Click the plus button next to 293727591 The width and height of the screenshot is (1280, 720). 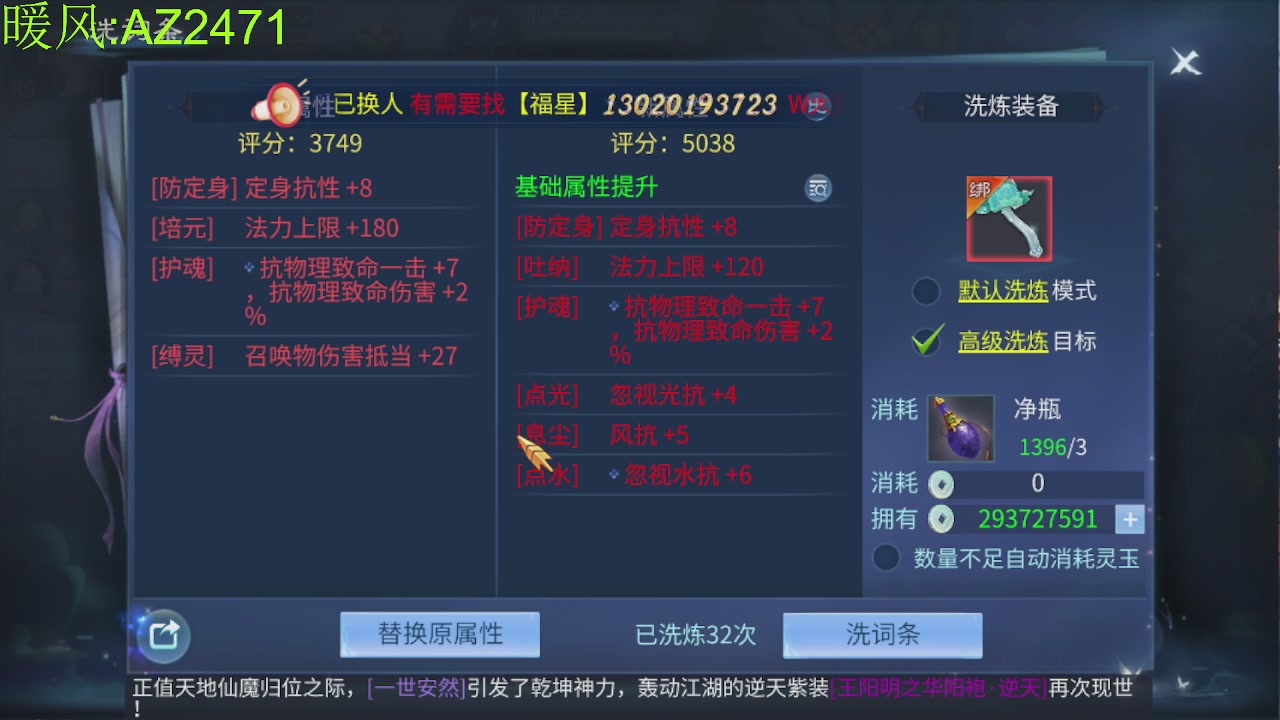coord(1130,519)
